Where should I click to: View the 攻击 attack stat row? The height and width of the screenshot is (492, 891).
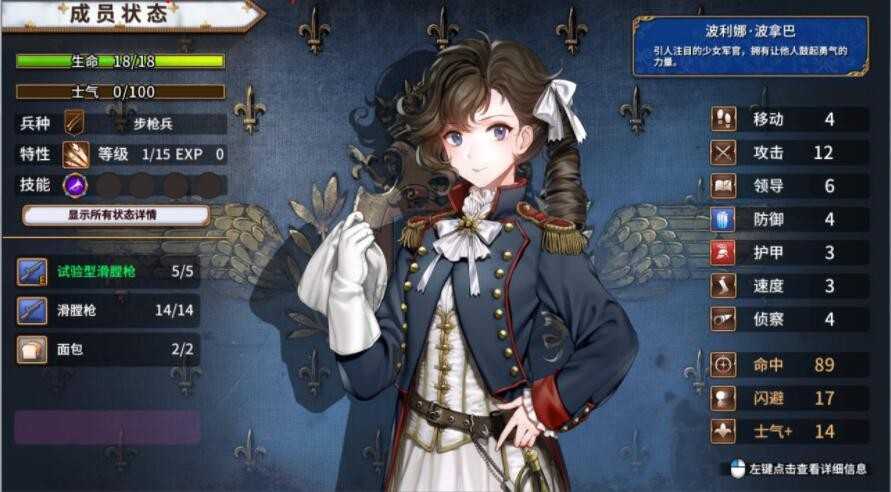pyautogui.click(x=788, y=153)
